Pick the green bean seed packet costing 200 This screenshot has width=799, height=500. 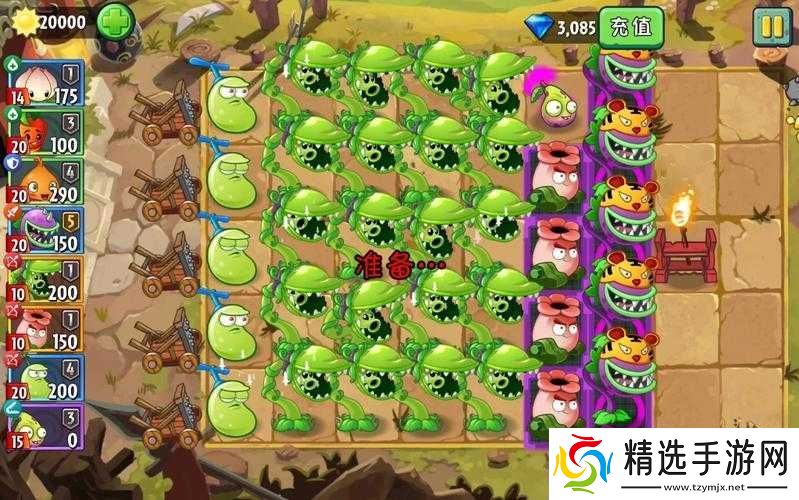(x=43, y=377)
